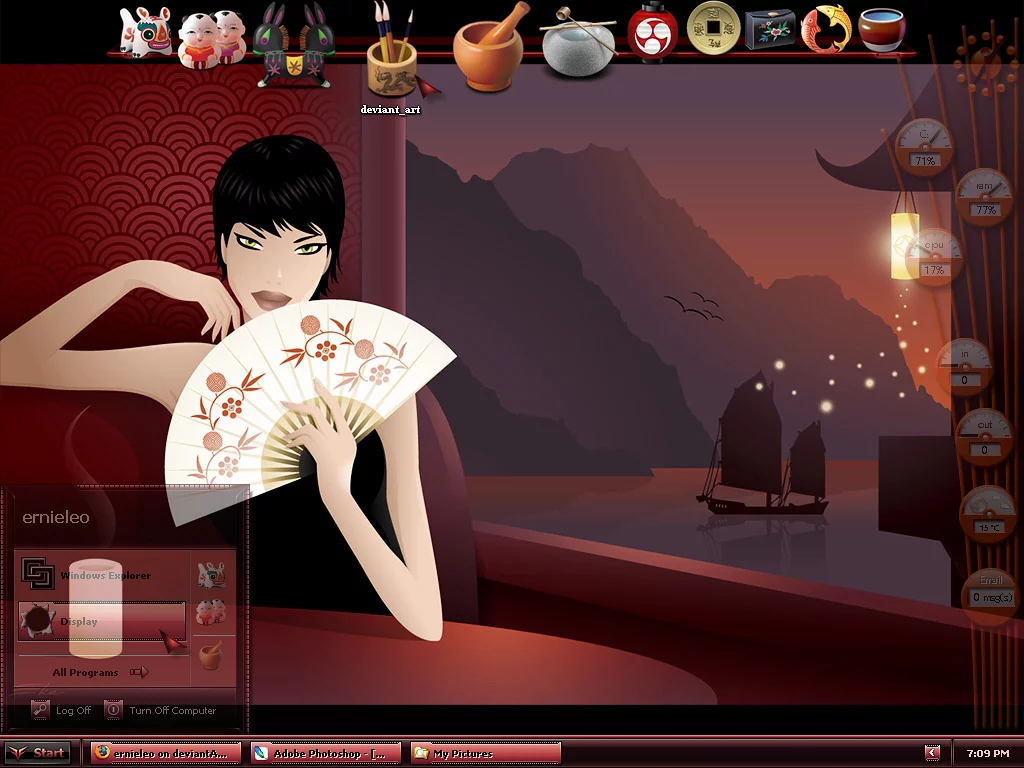This screenshot has width=1024, height=768.
Task: Open the tiger toy icon in the top dock
Action: click(x=144, y=32)
